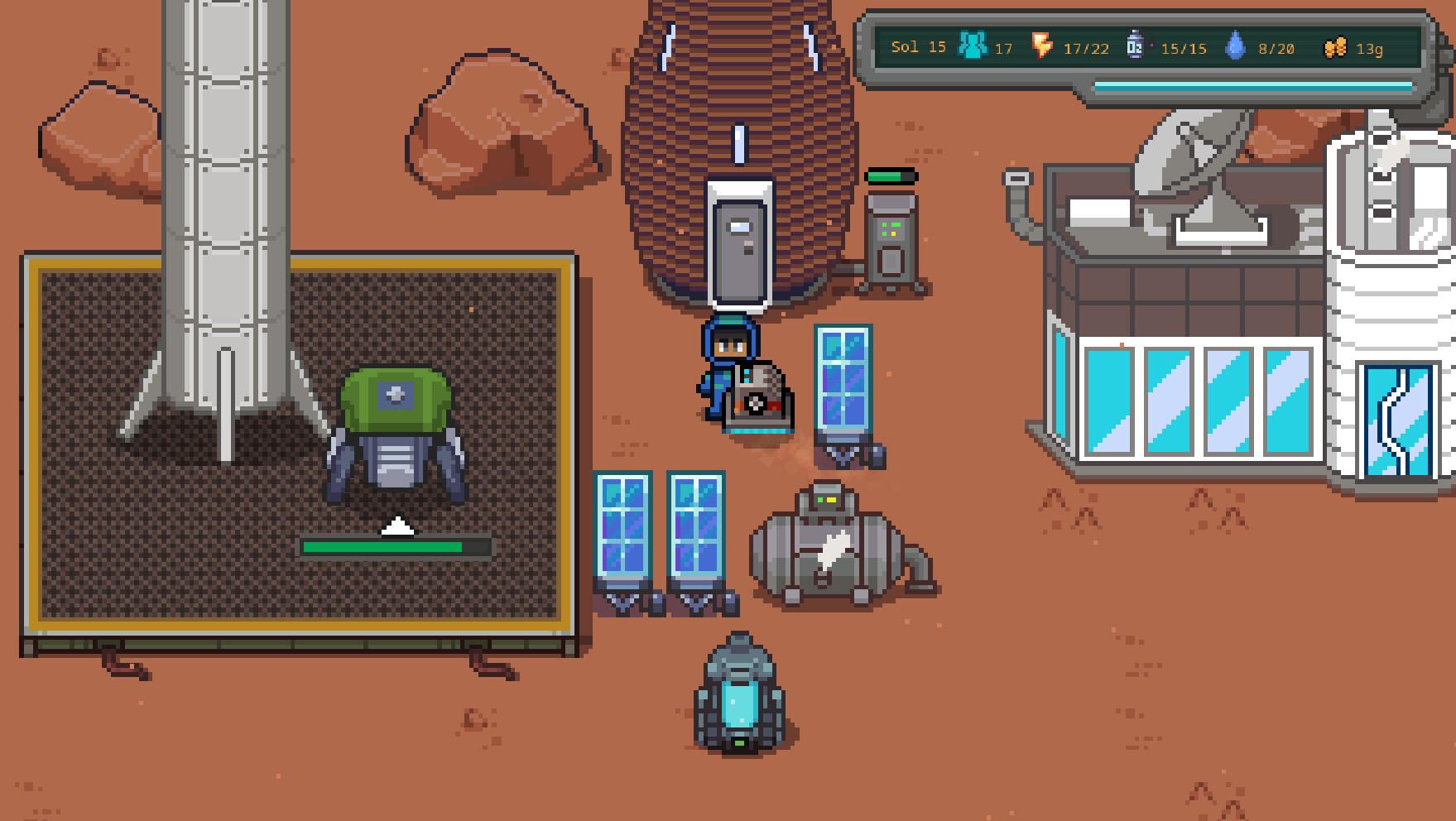
Task: Select the green harvester rover on the pad
Action: (x=396, y=430)
